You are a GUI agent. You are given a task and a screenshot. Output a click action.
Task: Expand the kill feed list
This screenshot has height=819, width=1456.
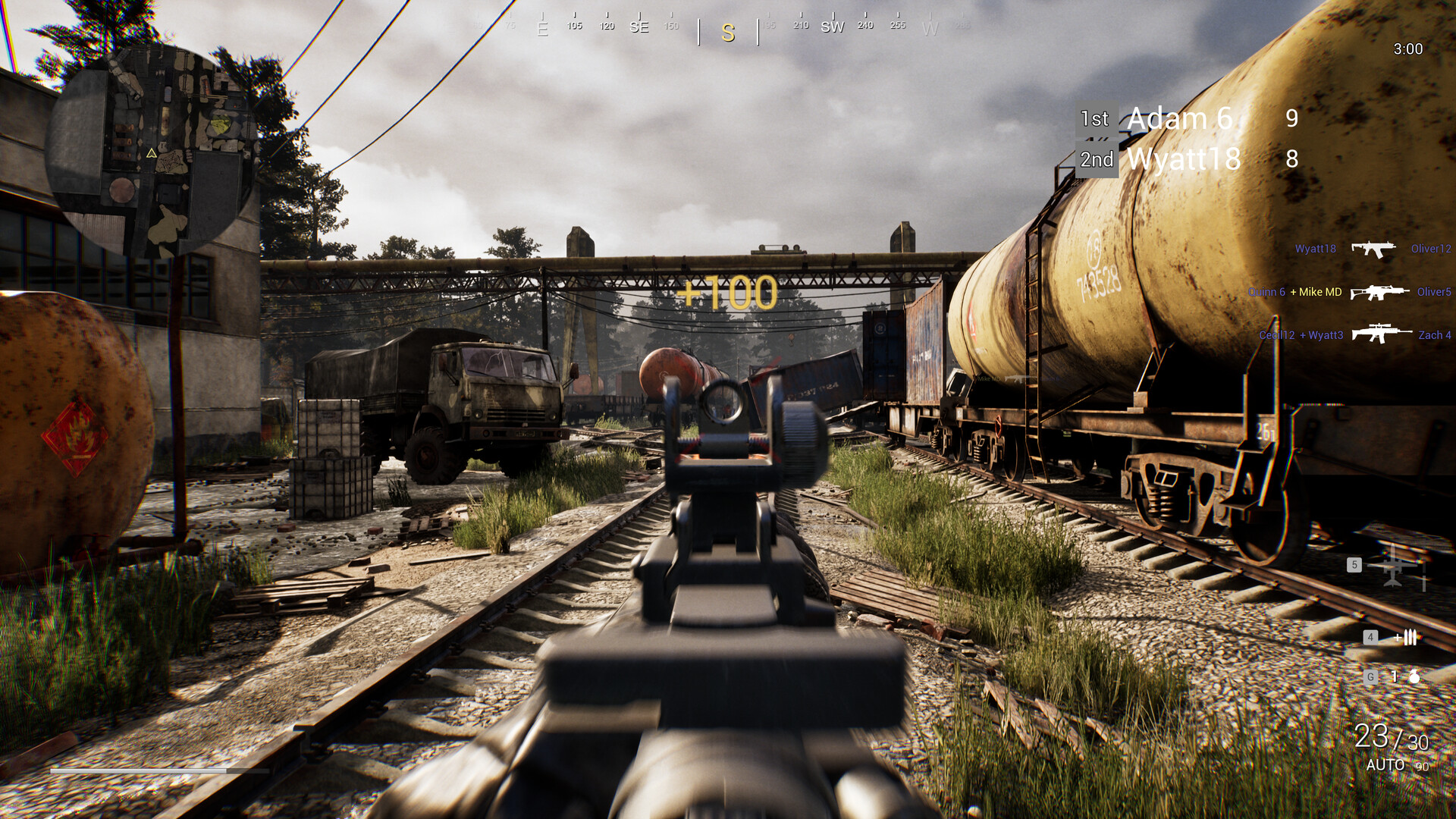(x=1357, y=291)
